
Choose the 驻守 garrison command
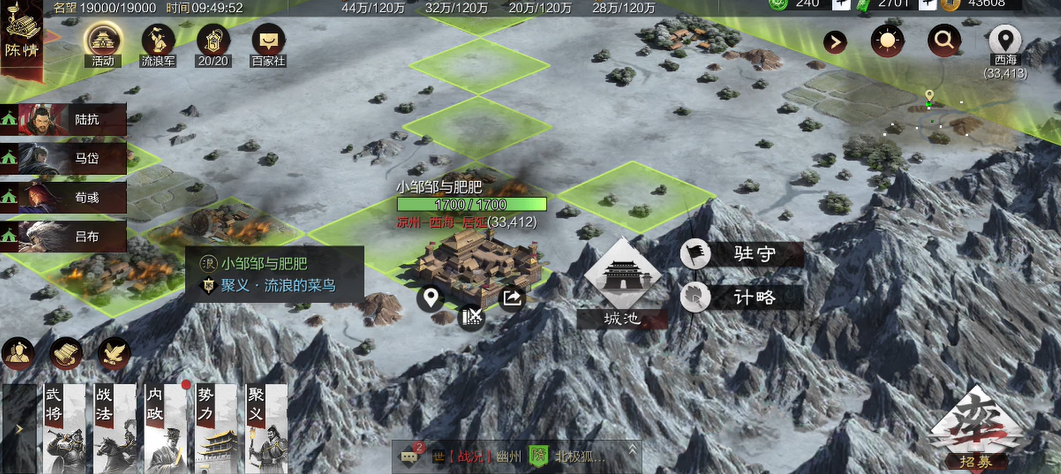pos(741,255)
